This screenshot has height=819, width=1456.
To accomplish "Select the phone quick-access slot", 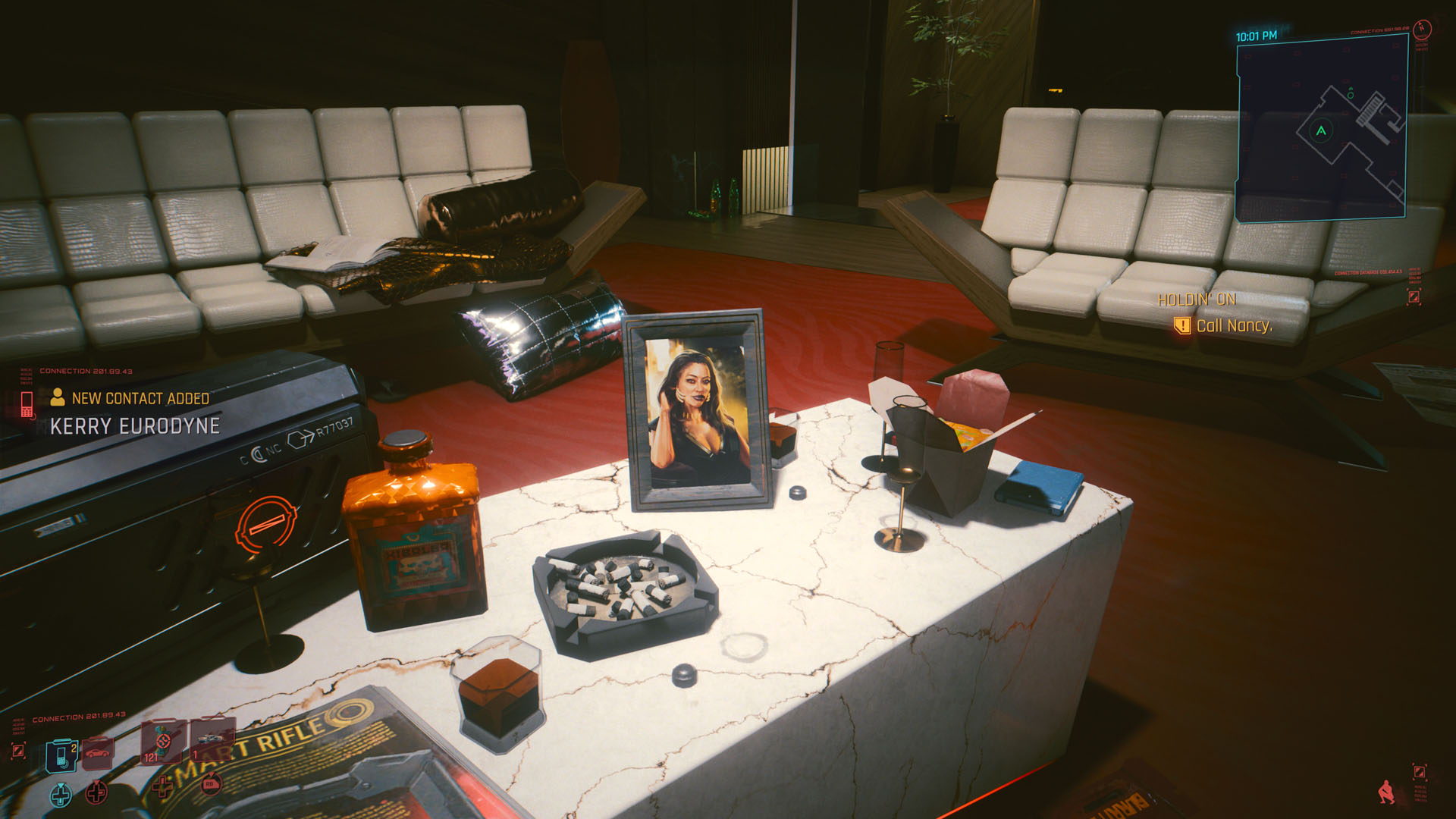I will [61, 756].
